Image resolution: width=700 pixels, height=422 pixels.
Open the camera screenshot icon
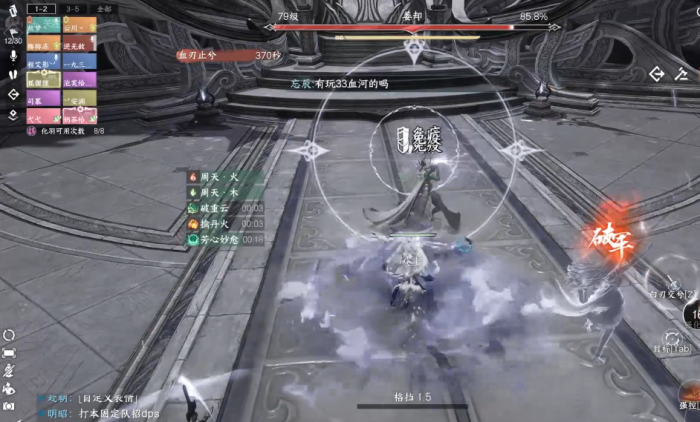pos(9,405)
